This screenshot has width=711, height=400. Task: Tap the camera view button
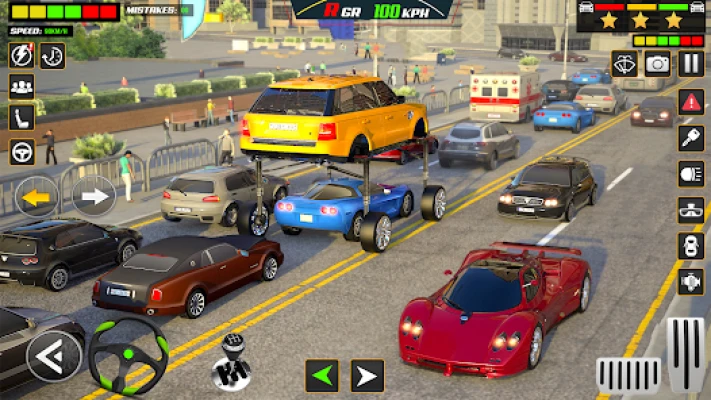point(657,64)
